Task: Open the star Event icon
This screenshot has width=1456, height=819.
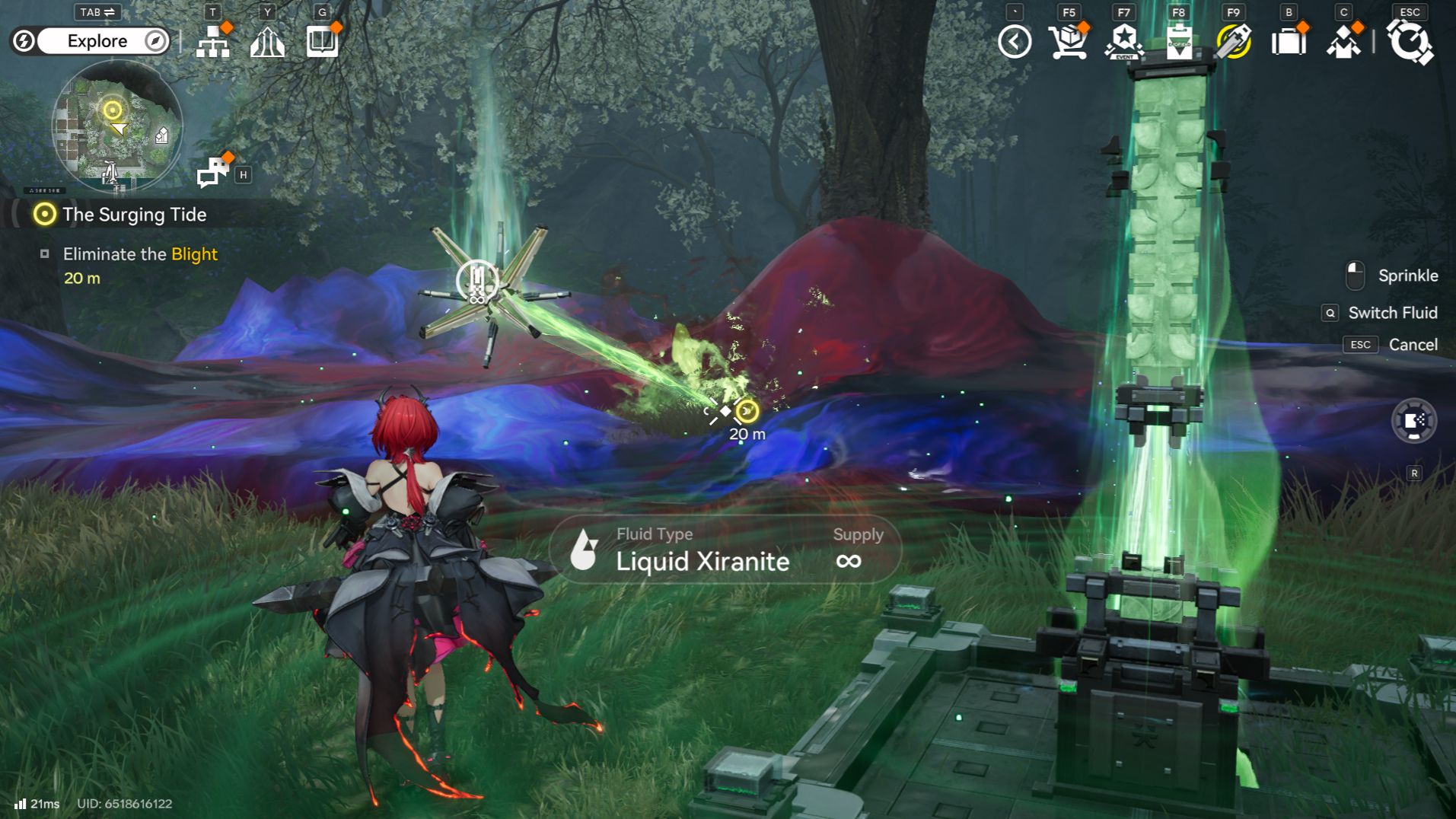Action: pyautogui.click(x=1124, y=42)
